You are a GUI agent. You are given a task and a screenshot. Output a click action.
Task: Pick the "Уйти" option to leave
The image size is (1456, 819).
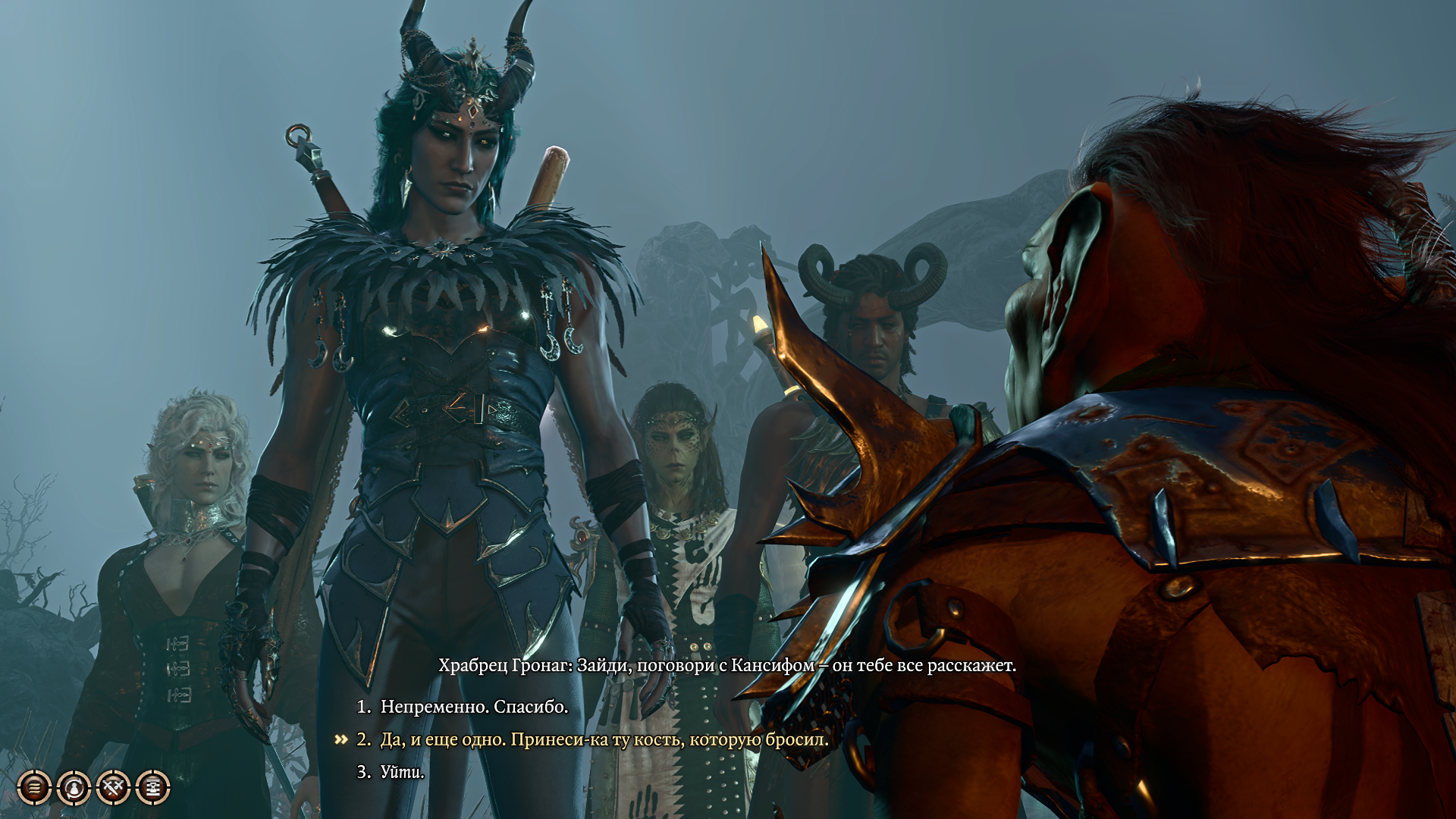402,772
